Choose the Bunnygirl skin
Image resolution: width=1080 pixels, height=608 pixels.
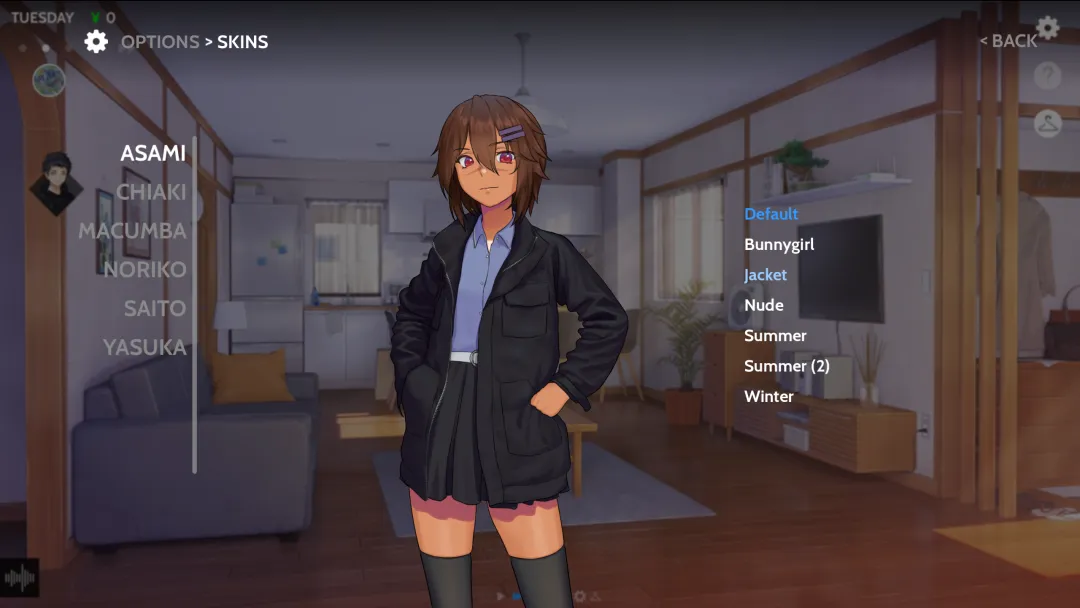[779, 245]
